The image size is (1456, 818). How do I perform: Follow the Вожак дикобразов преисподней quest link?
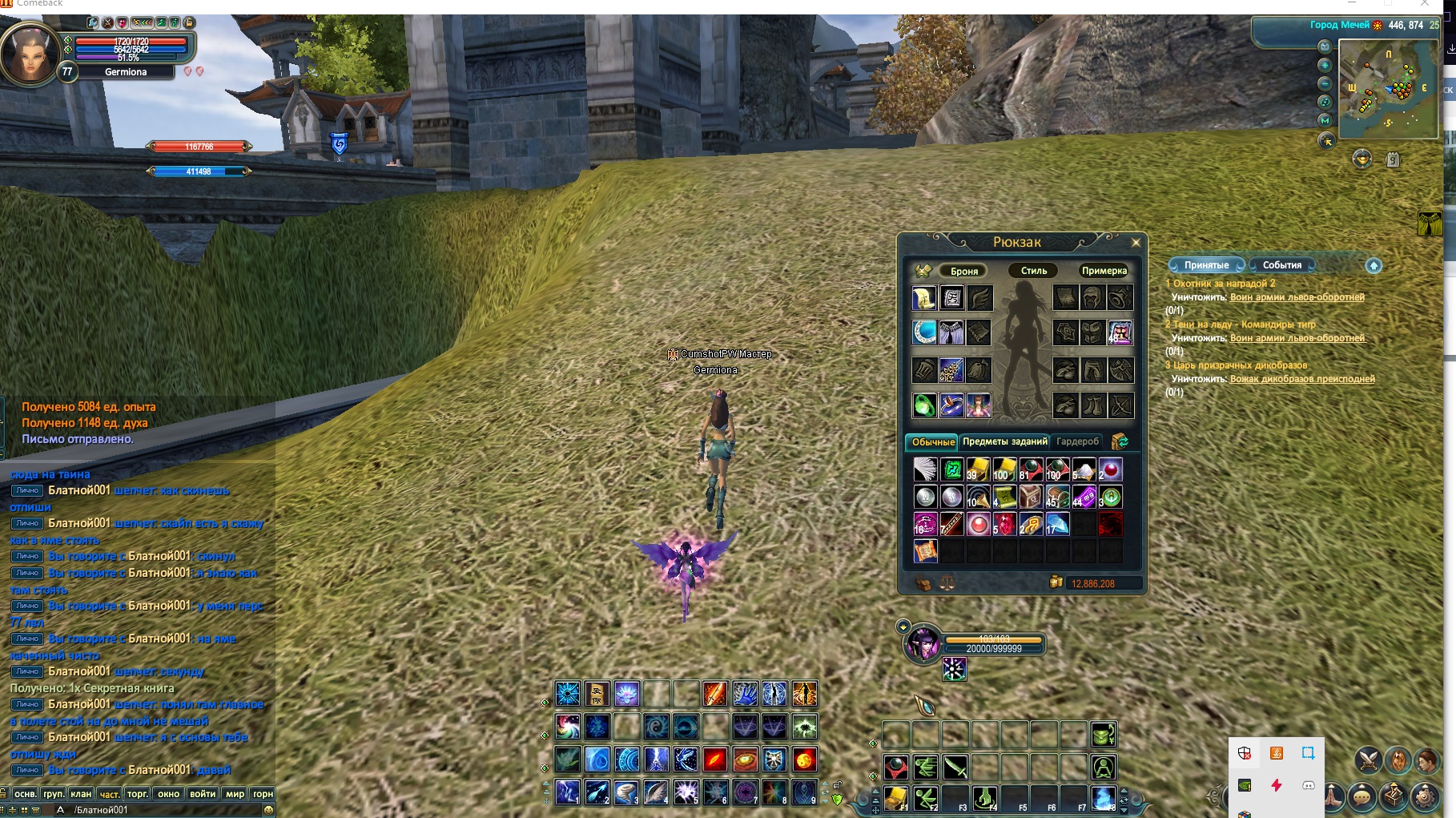point(1302,379)
